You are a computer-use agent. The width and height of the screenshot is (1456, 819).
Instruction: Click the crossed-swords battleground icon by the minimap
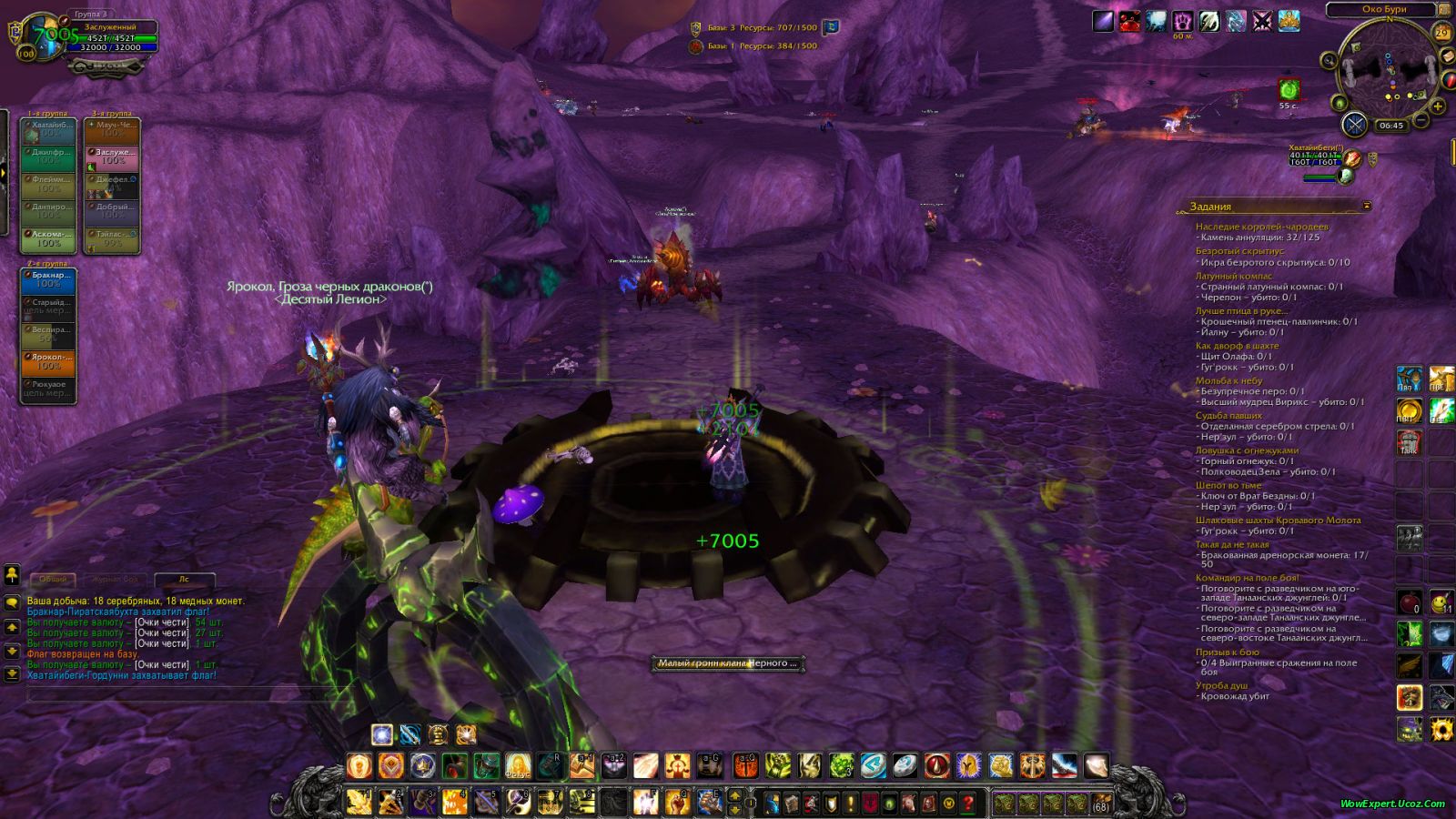(x=1354, y=125)
